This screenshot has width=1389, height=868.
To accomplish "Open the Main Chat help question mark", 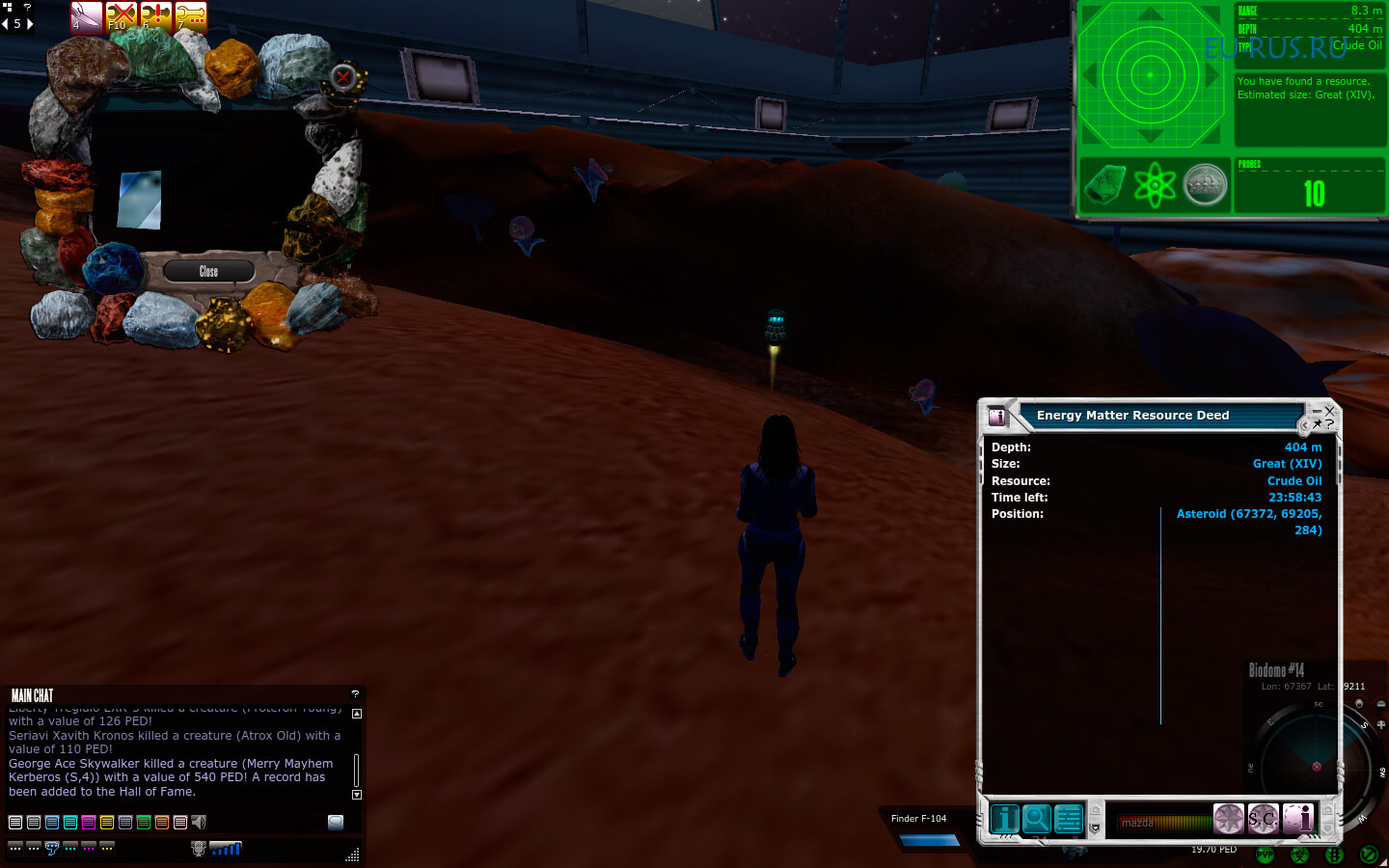I will (355, 693).
